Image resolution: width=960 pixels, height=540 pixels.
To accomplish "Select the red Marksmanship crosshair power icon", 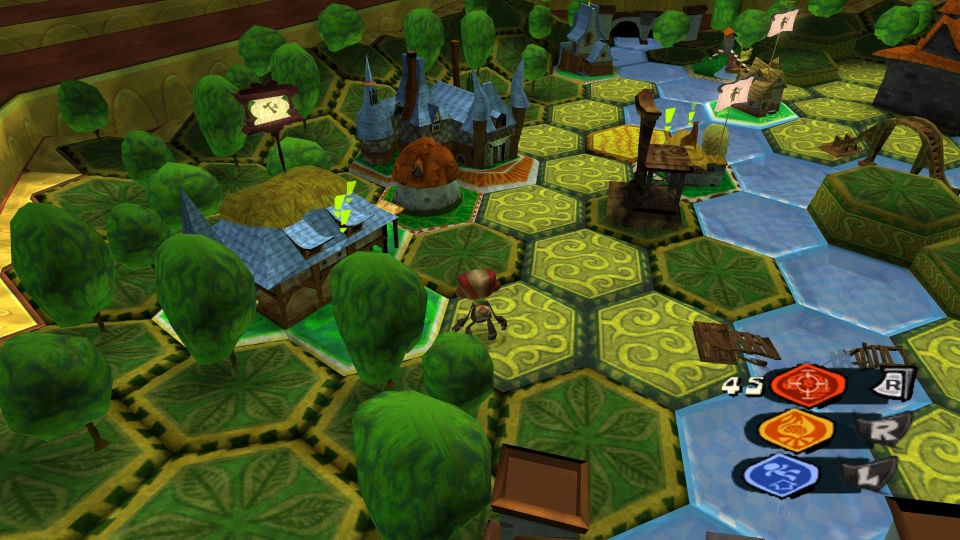I will click(805, 387).
